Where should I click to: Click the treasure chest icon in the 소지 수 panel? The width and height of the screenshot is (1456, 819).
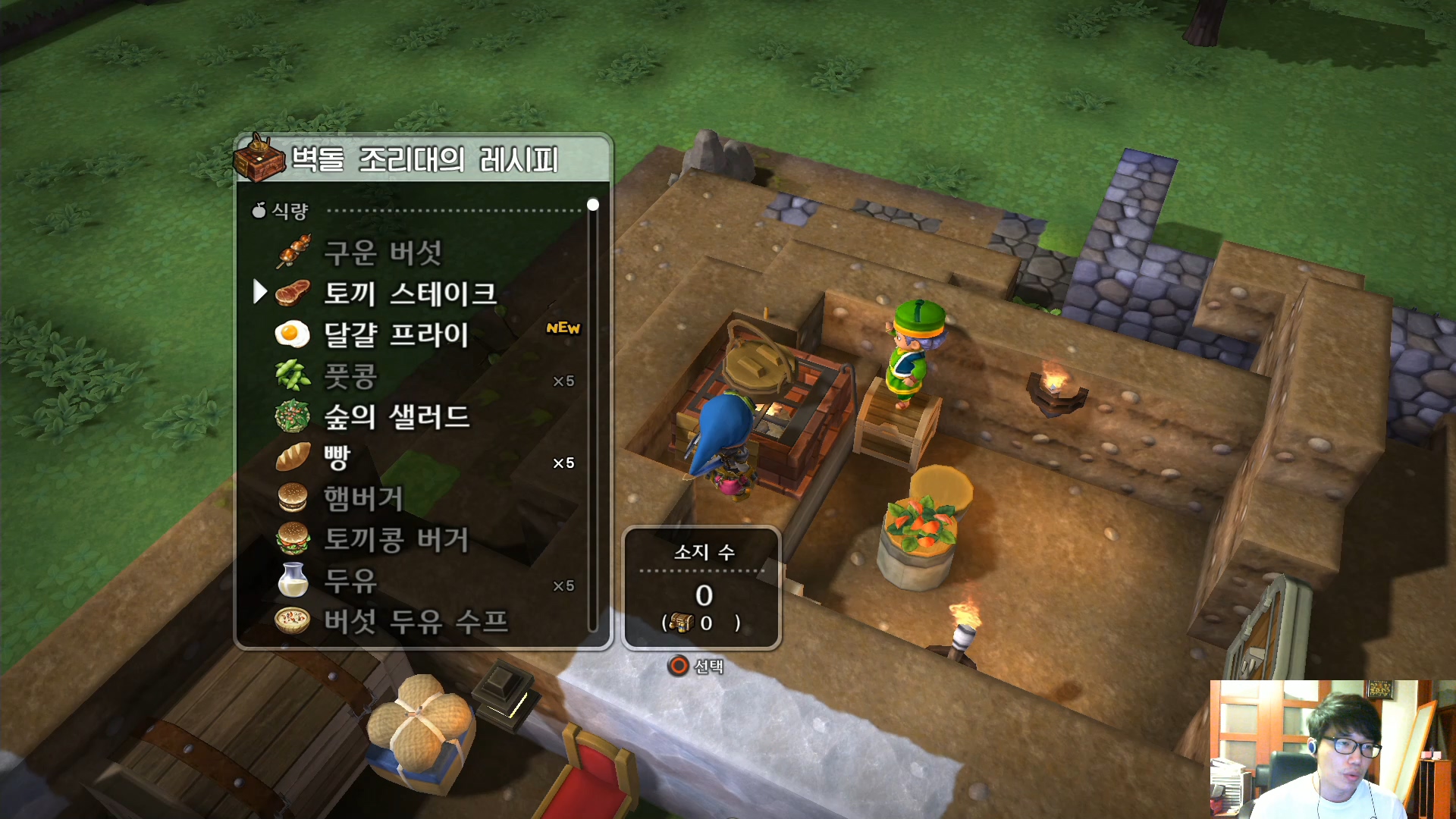(x=680, y=620)
